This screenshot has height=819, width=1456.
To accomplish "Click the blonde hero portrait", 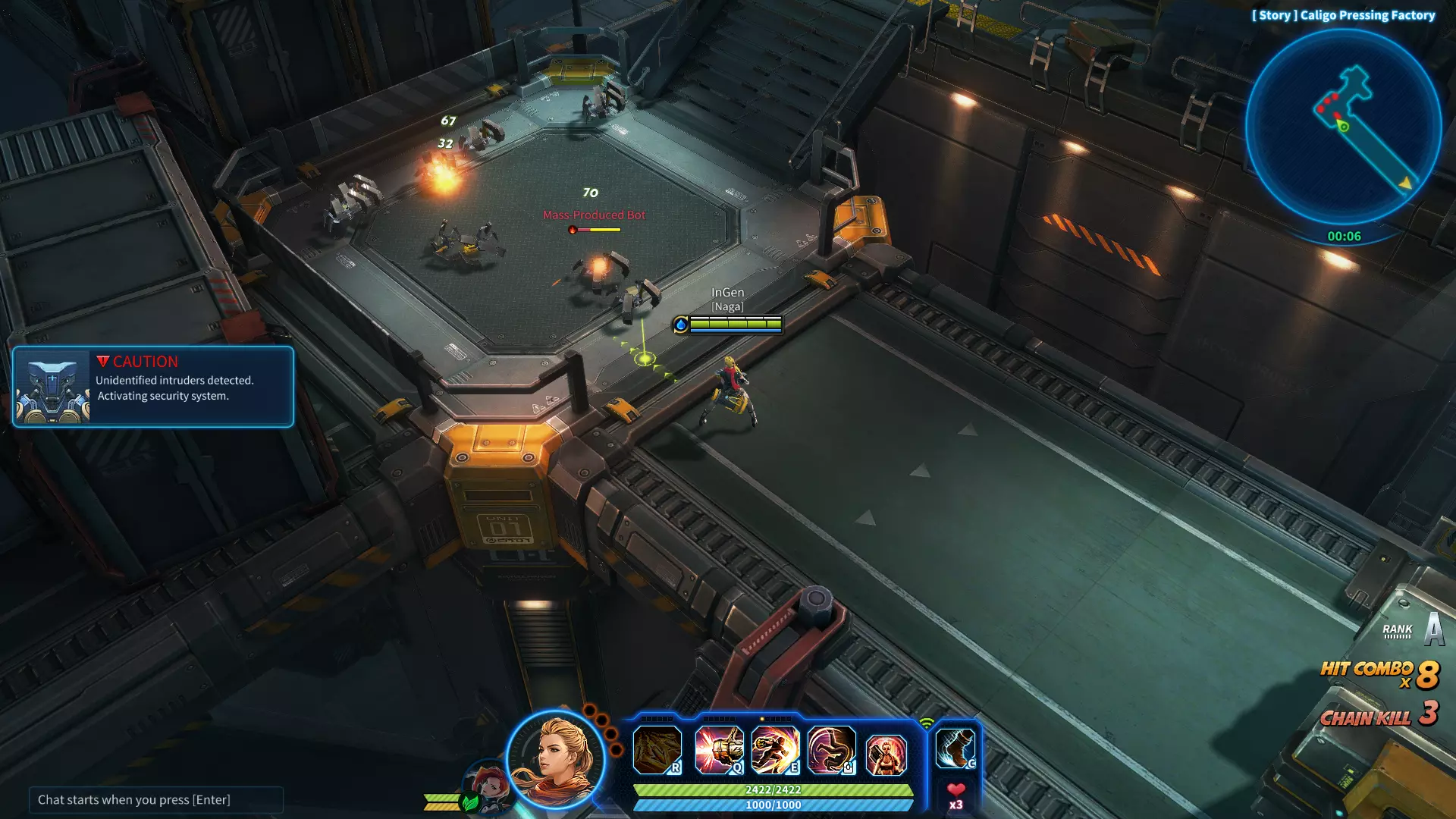I will 556,758.
